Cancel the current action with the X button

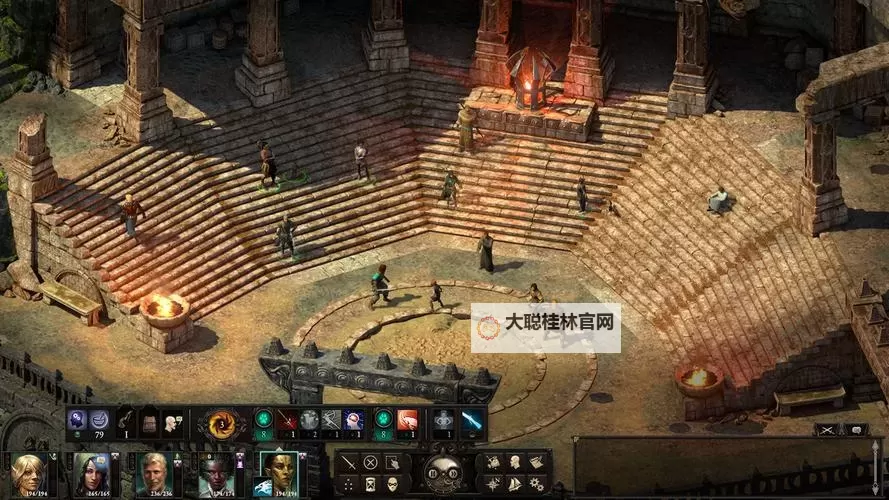point(371,462)
